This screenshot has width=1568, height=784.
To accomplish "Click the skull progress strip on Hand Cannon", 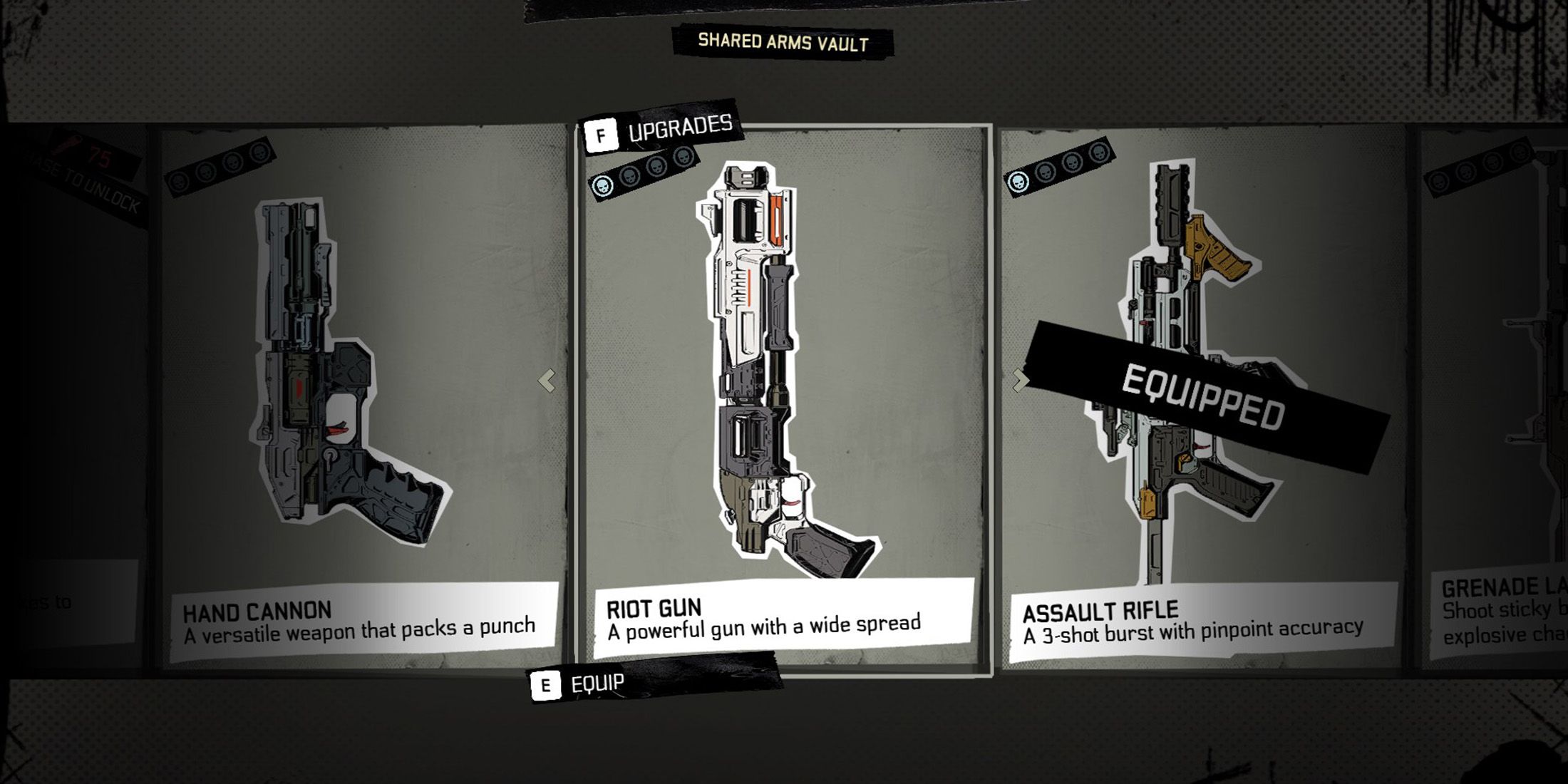I will pyautogui.click(x=217, y=167).
